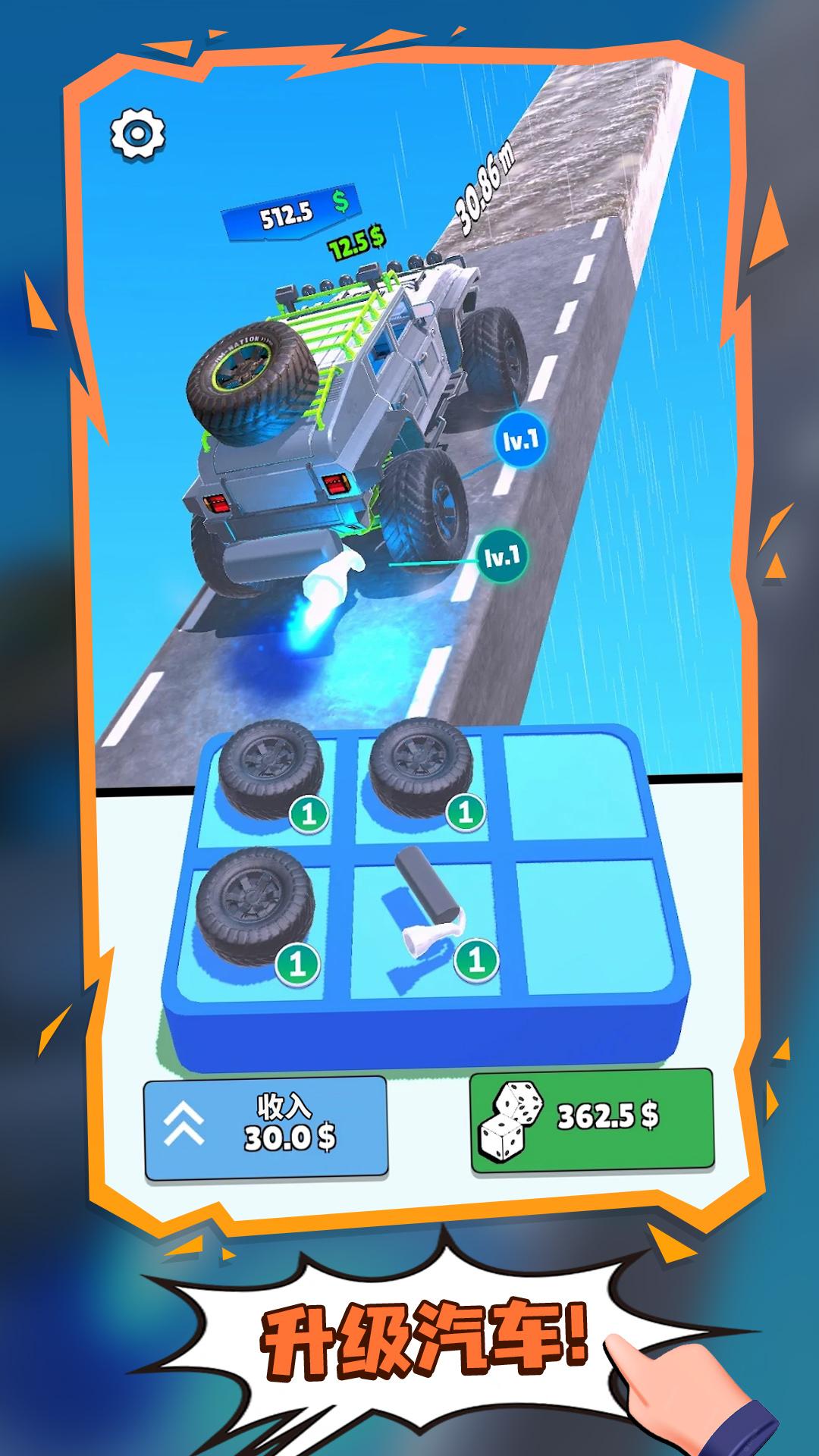Buy a random part for 362.5 $
This screenshot has width=819, height=1456.
tap(591, 1120)
